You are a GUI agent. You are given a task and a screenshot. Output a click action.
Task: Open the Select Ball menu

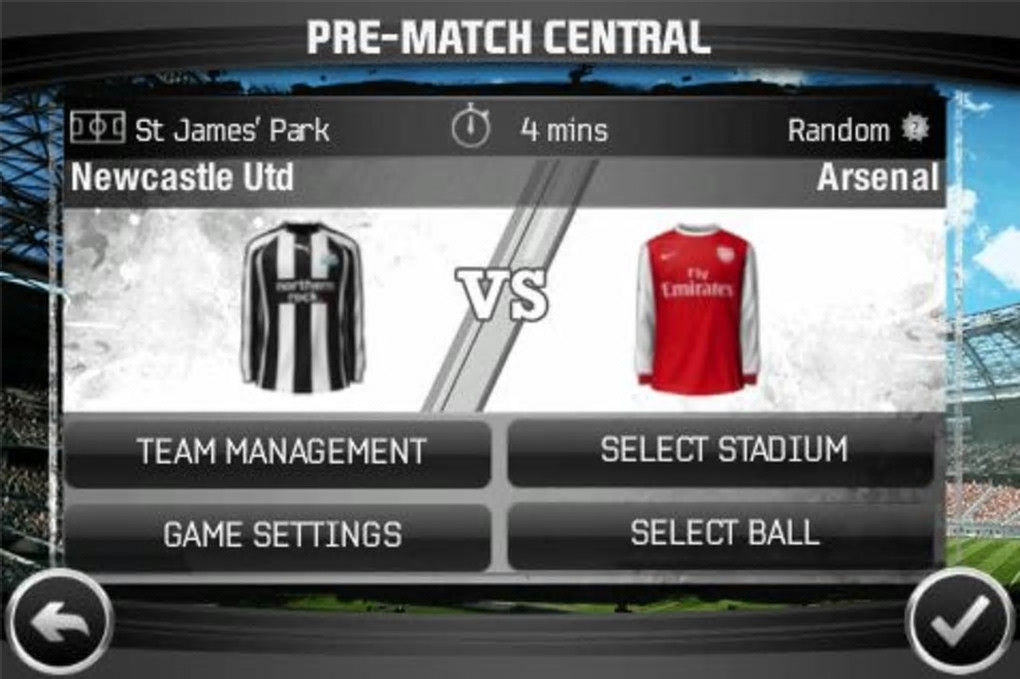point(722,534)
